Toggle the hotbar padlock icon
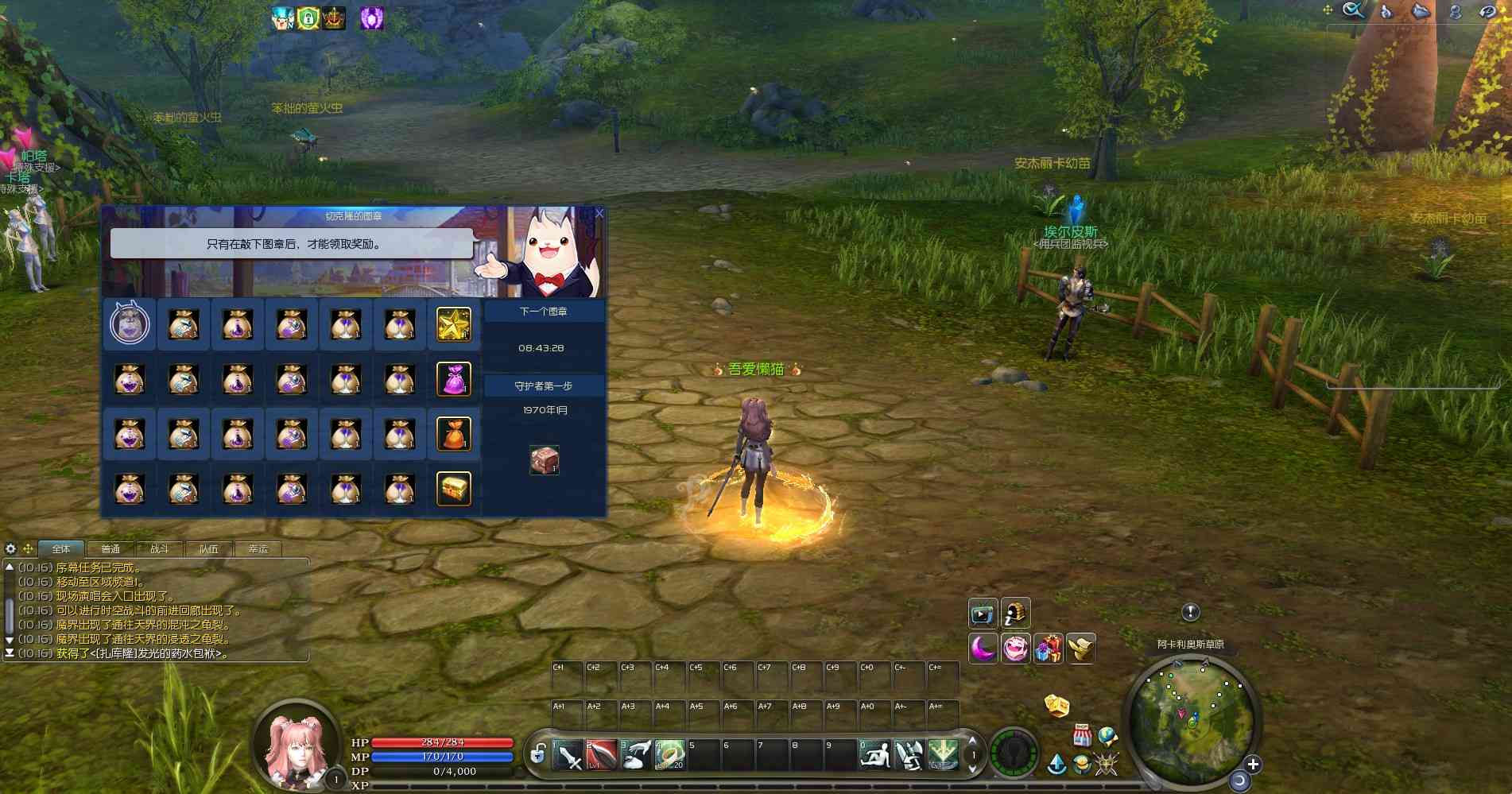The image size is (1512, 794). click(x=537, y=753)
